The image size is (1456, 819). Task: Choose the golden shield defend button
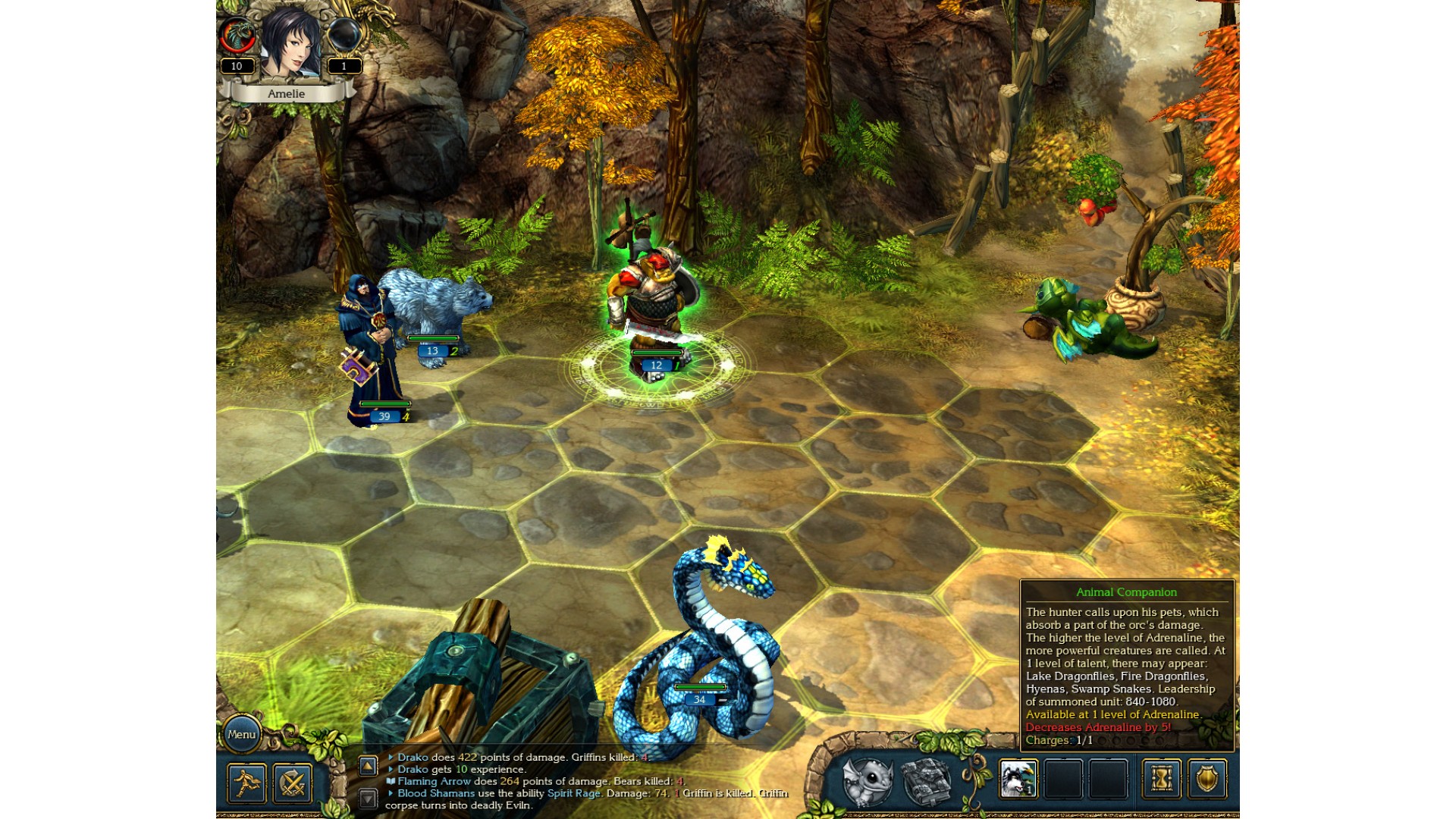(x=1207, y=779)
